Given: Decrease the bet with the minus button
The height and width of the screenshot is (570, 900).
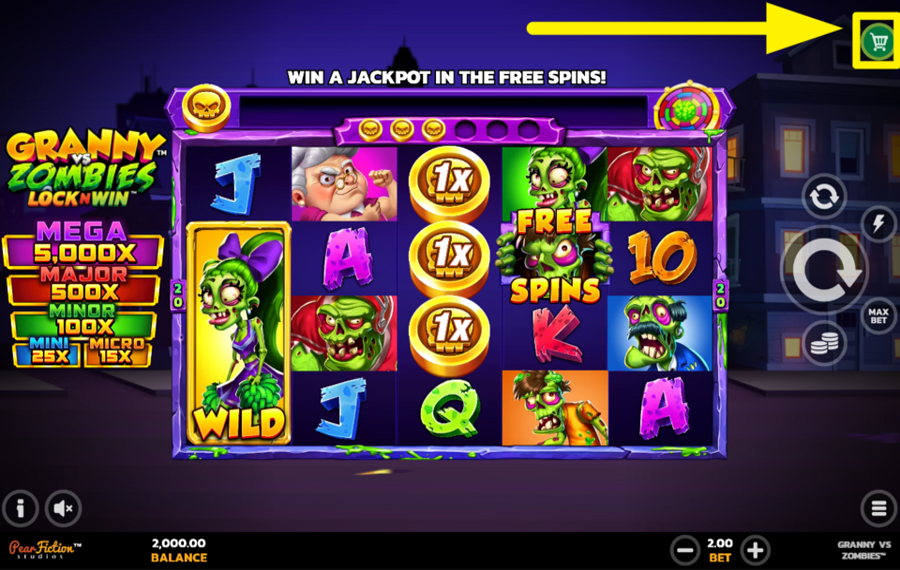Looking at the screenshot, I should (685, 549).
